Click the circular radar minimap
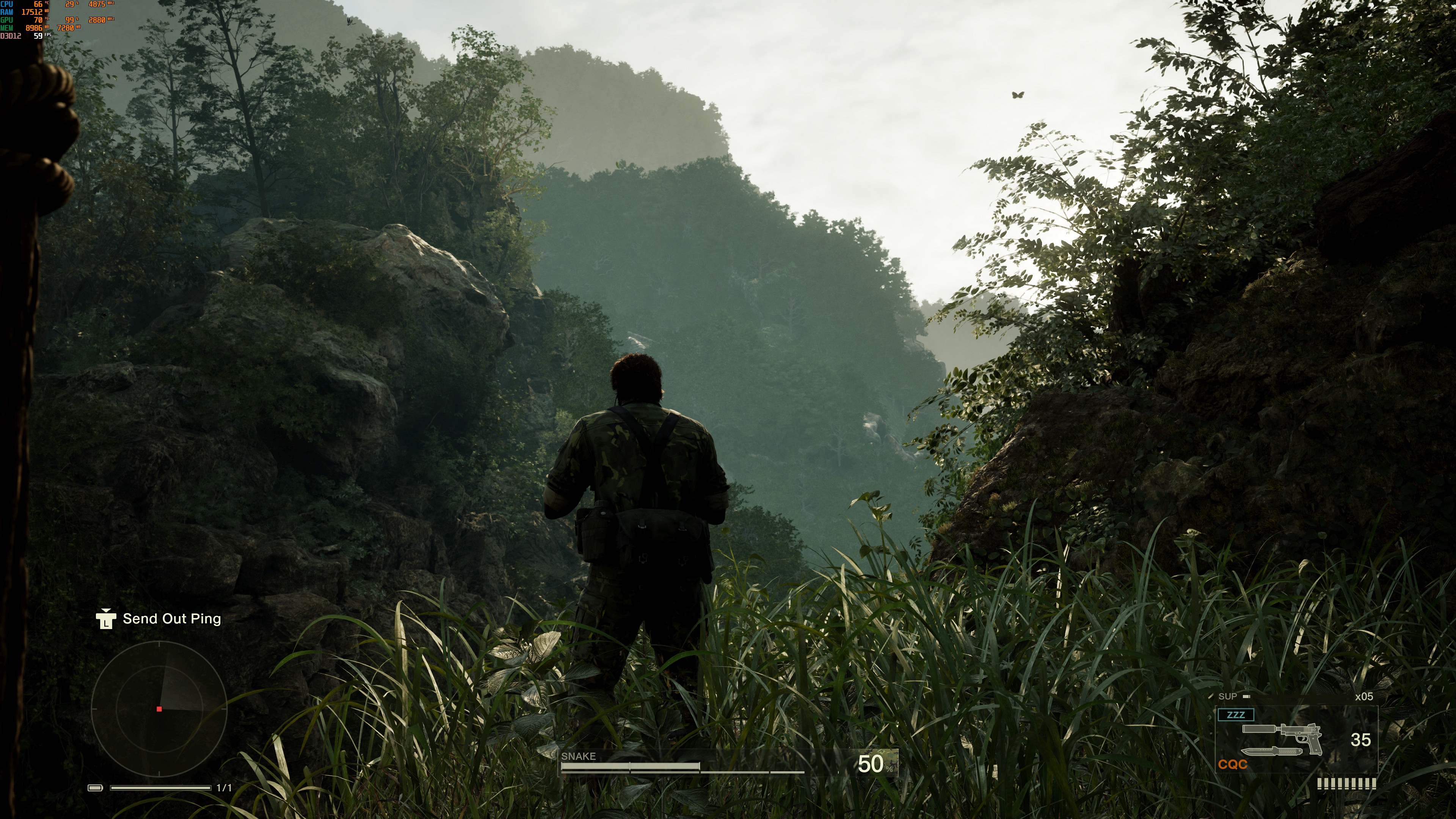 [159, 708]
